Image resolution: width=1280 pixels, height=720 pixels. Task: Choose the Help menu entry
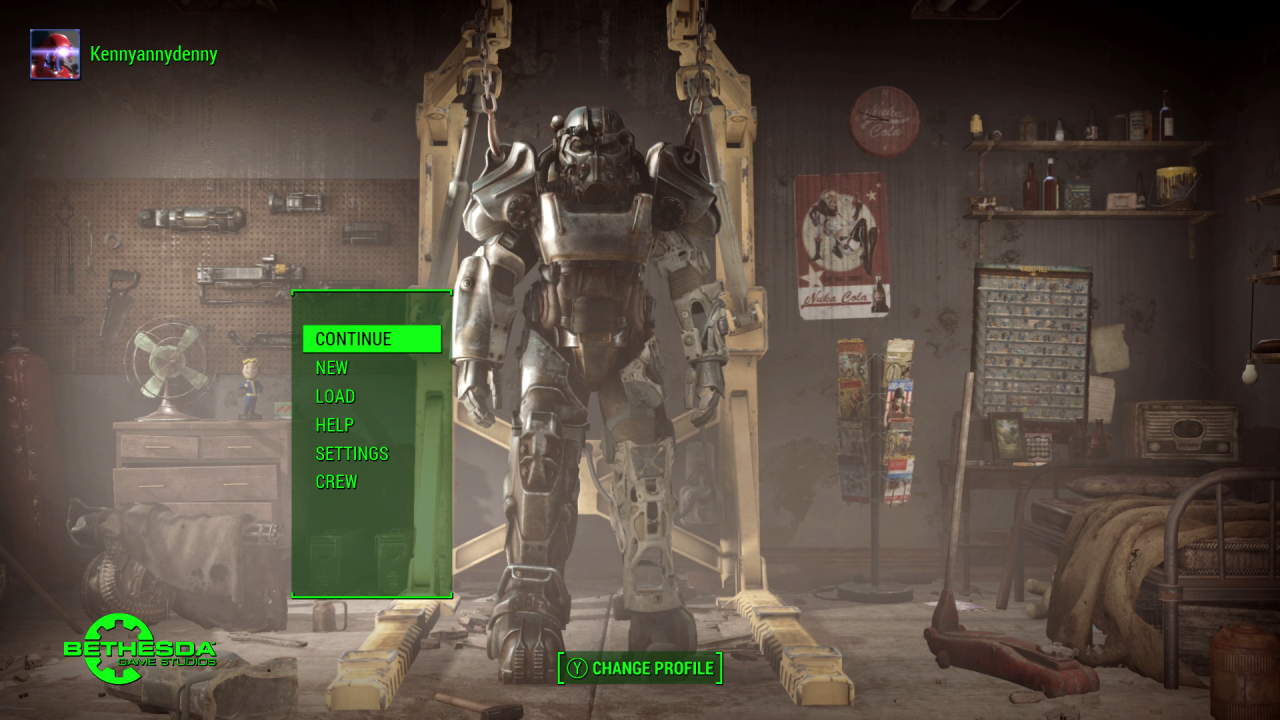(x=334, y=425)
